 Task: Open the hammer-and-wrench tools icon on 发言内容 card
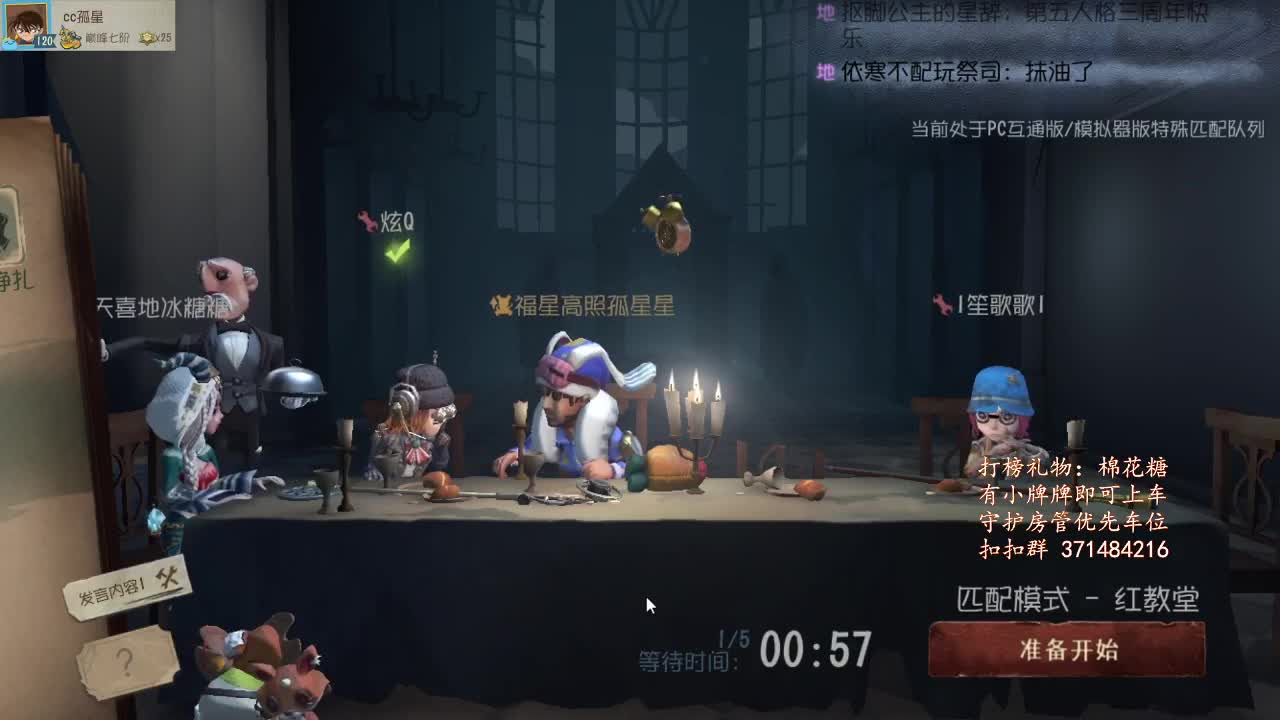(x=167, y=578)
